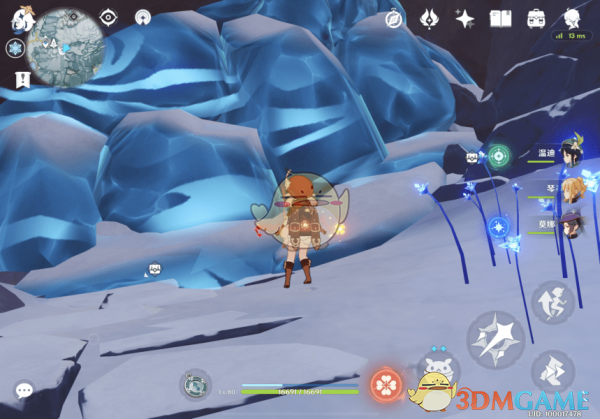Use the round gadget quick-slot
This screenshot has height=419, width=600.
tap(195, 383)
